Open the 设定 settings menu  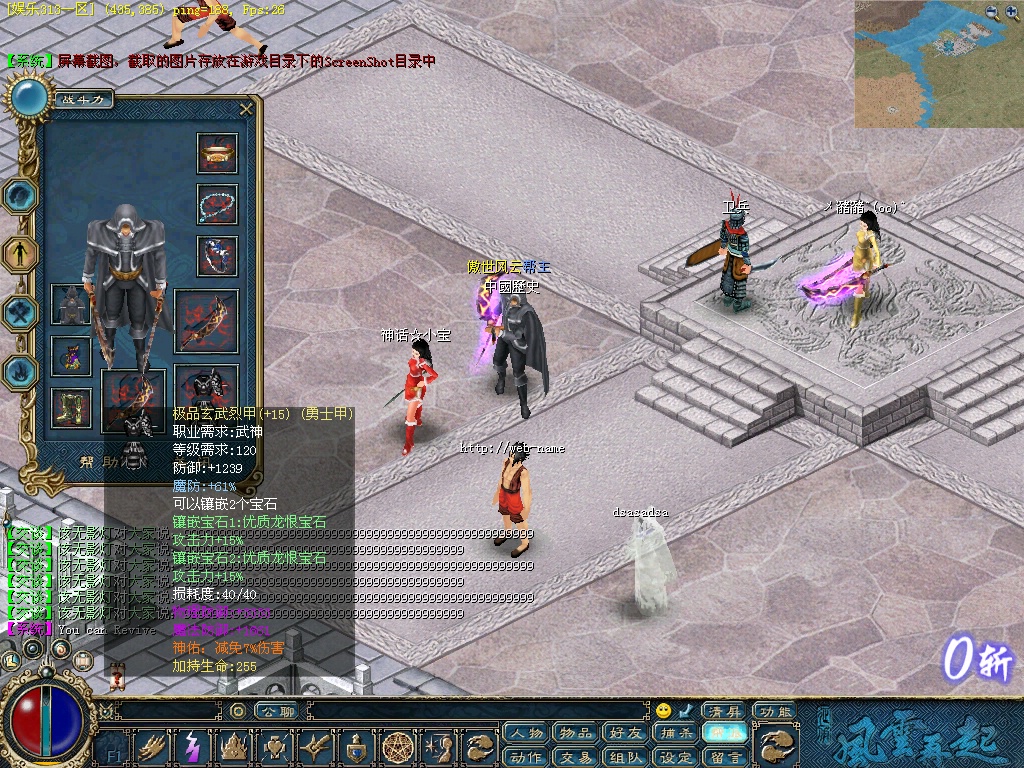[x=676, y=757]
